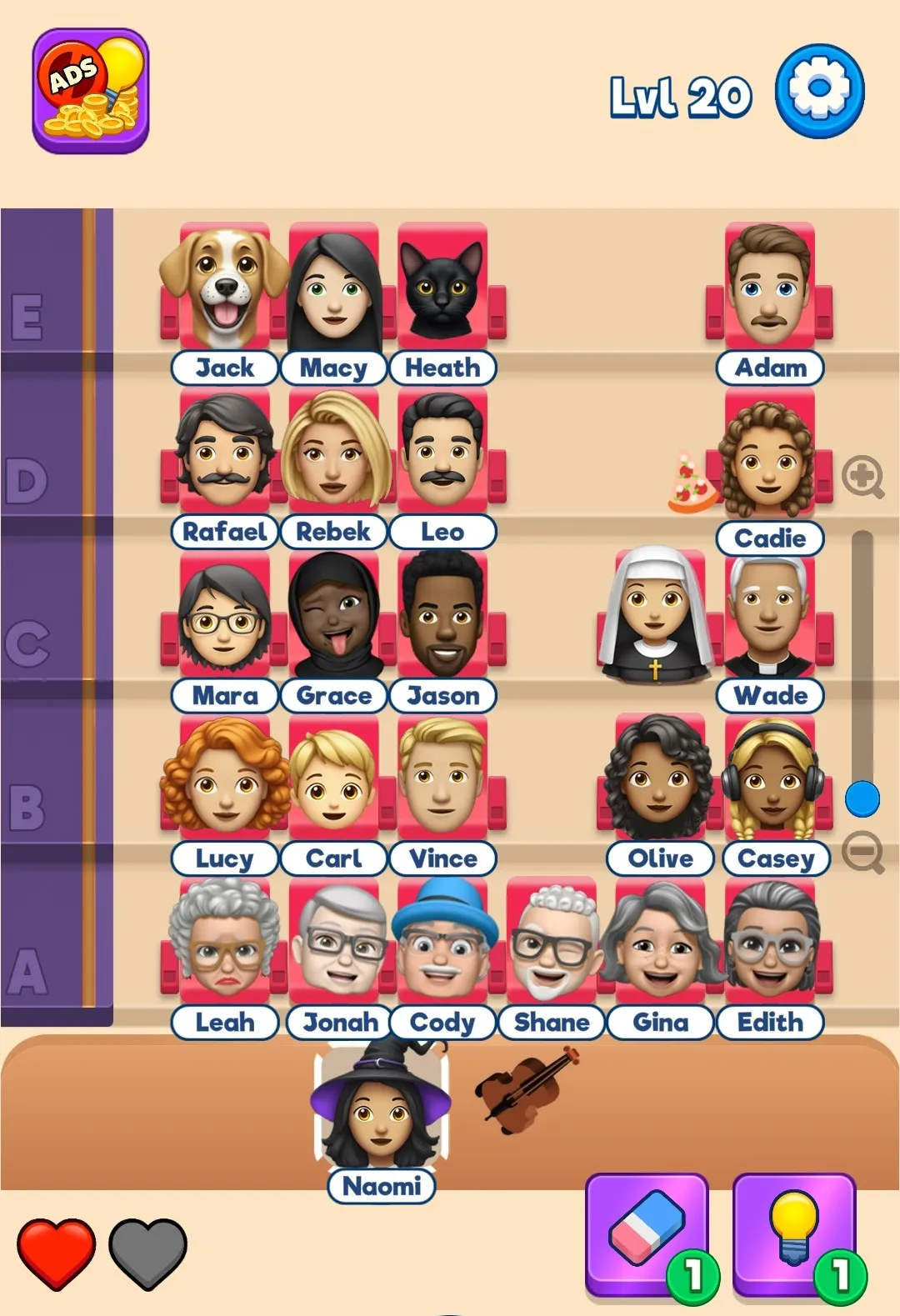Open the settings gear menu
Screen dimensions: 900x1316
coord(819,91)
